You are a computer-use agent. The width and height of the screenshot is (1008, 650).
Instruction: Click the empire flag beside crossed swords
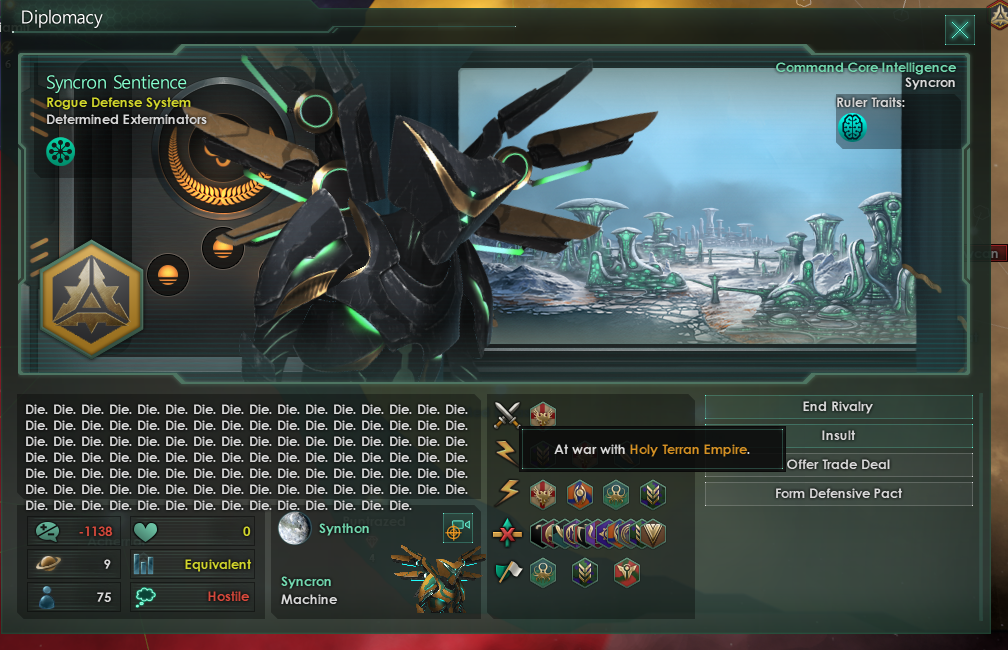[543, 414]
